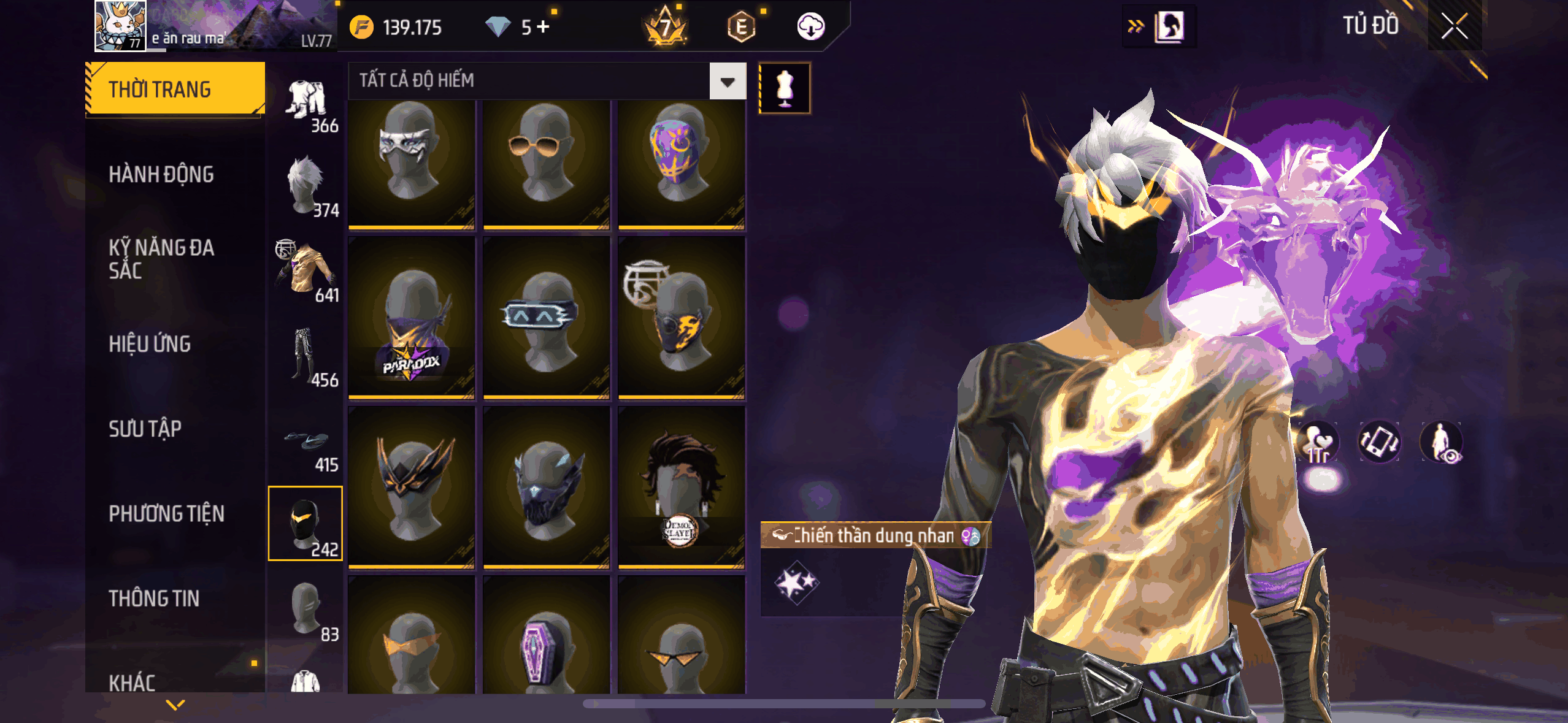This screenshot has height=723, width=1568.
Task: Open the Hành Động menu
Action: (161, 175)
